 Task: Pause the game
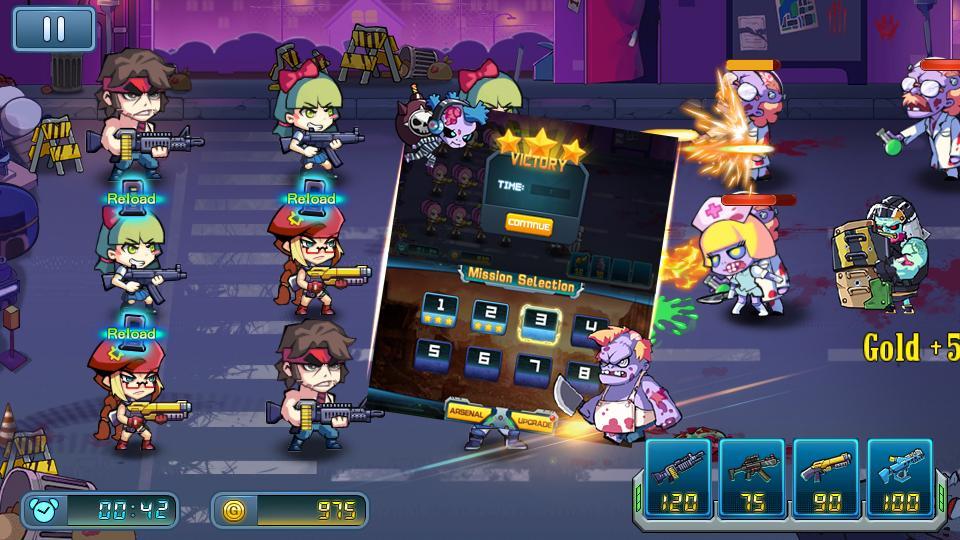(53, 29)
